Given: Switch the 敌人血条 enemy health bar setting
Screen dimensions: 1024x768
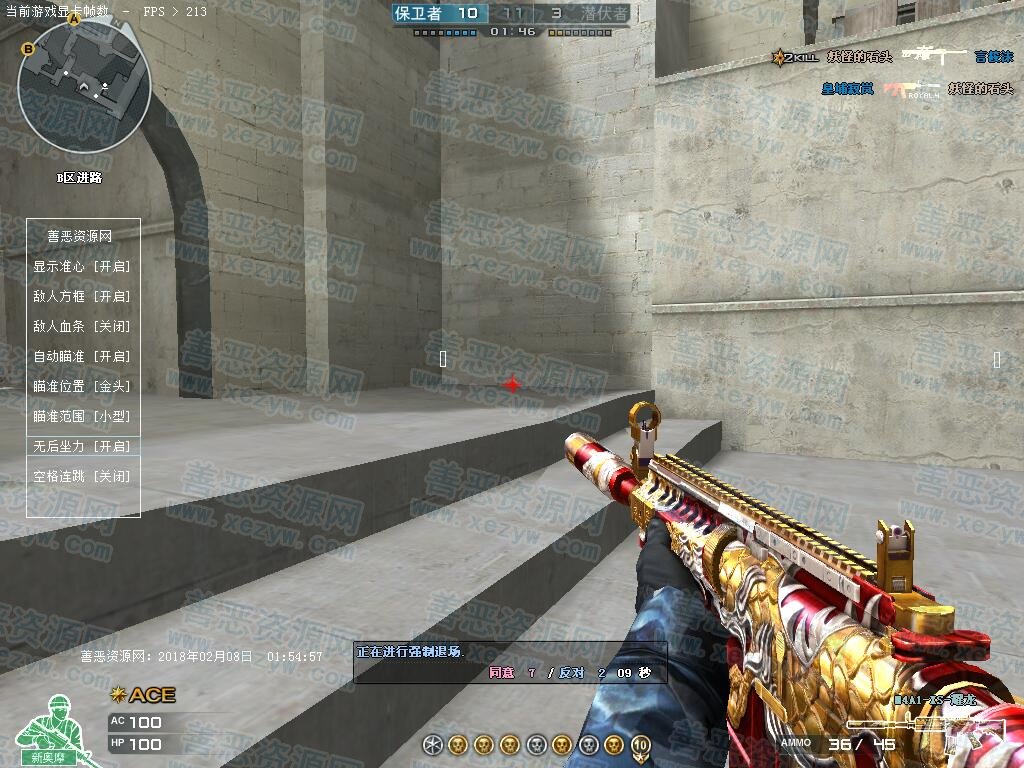Looking at the screenshot, I should tap(82, 326).
